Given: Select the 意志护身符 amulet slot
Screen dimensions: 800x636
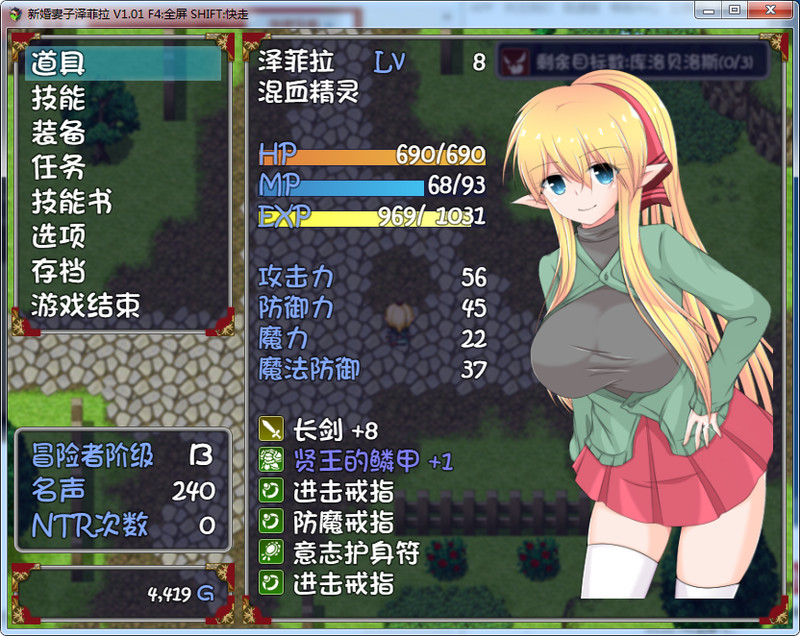Looking at the screenshot, I should (356, 552).
